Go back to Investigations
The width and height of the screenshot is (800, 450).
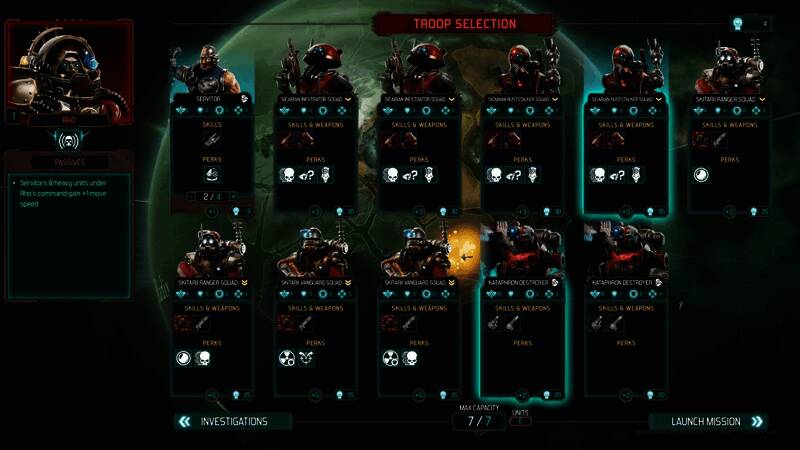234,421
